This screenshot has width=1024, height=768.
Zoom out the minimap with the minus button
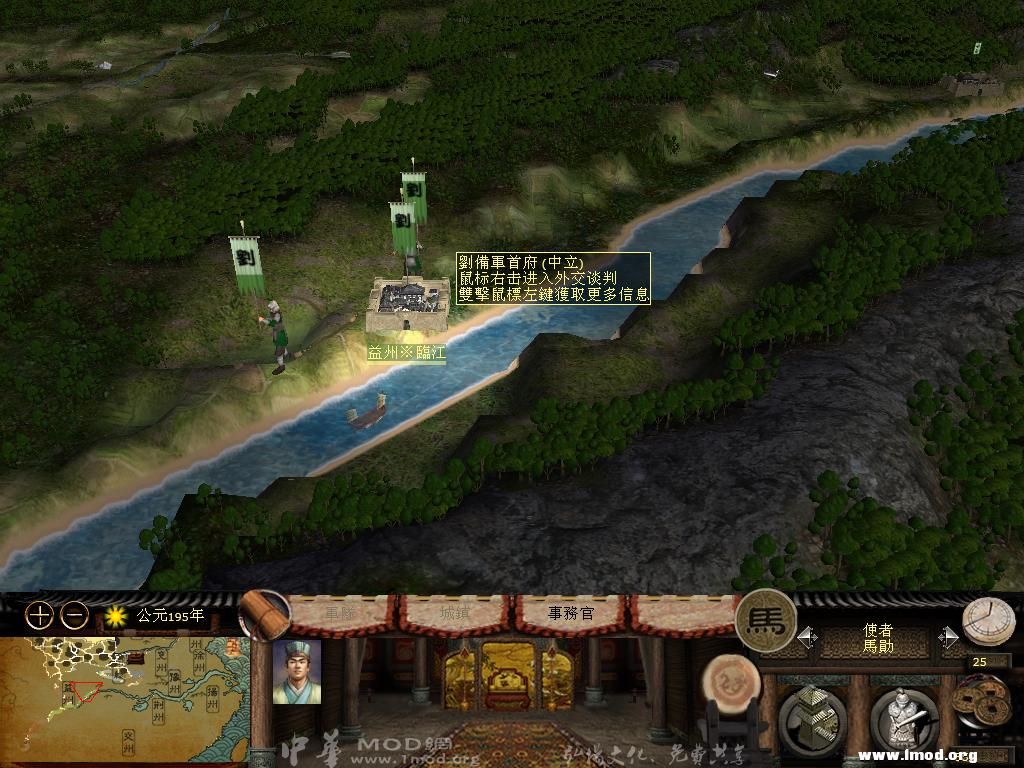74,616
